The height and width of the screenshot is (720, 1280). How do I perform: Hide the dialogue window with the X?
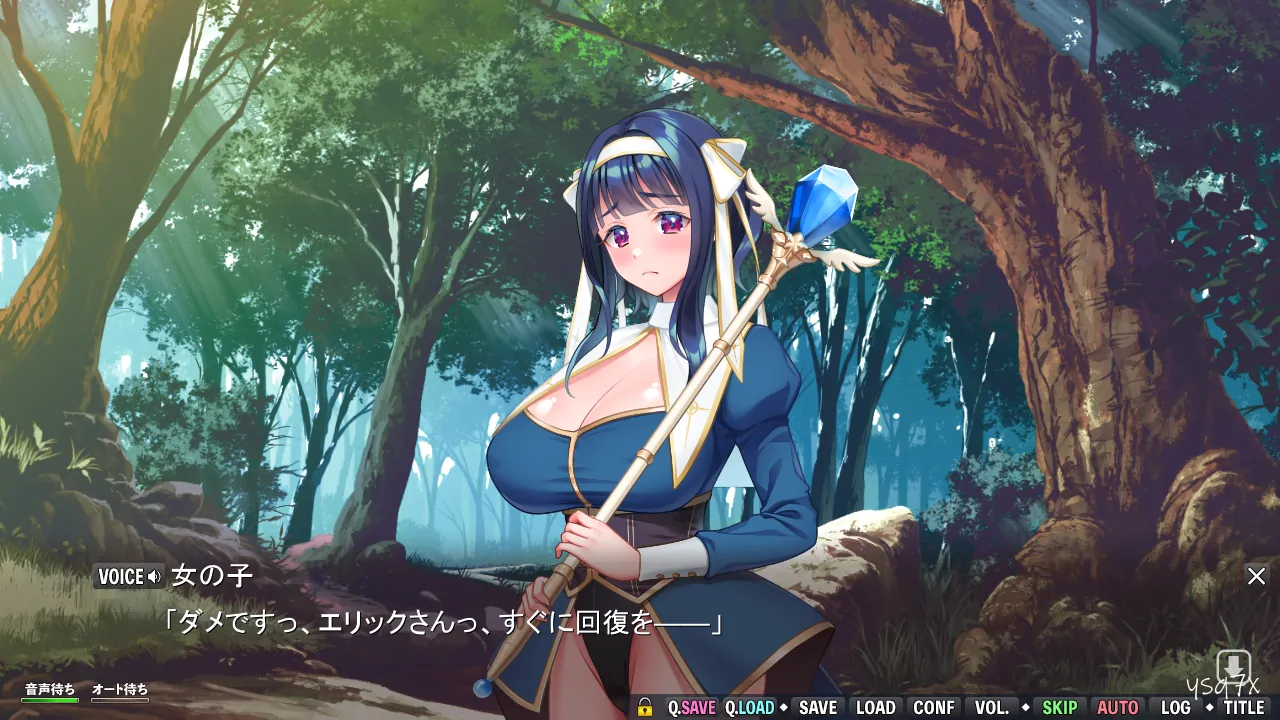coord(1256,576)
